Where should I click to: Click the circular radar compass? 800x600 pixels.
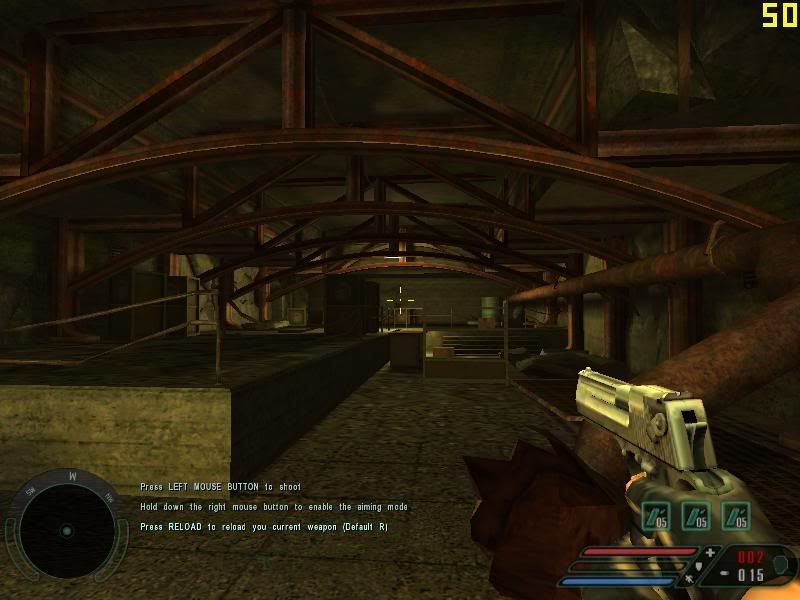66,529
